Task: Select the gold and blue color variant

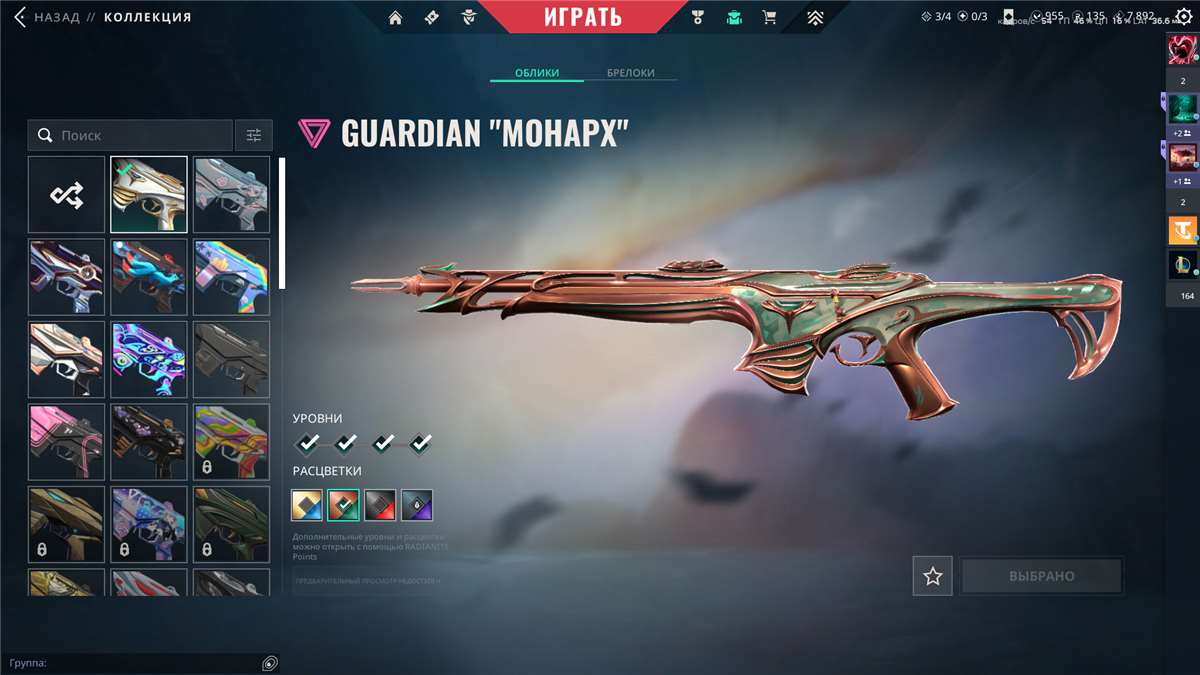Action: pos(307,505)
